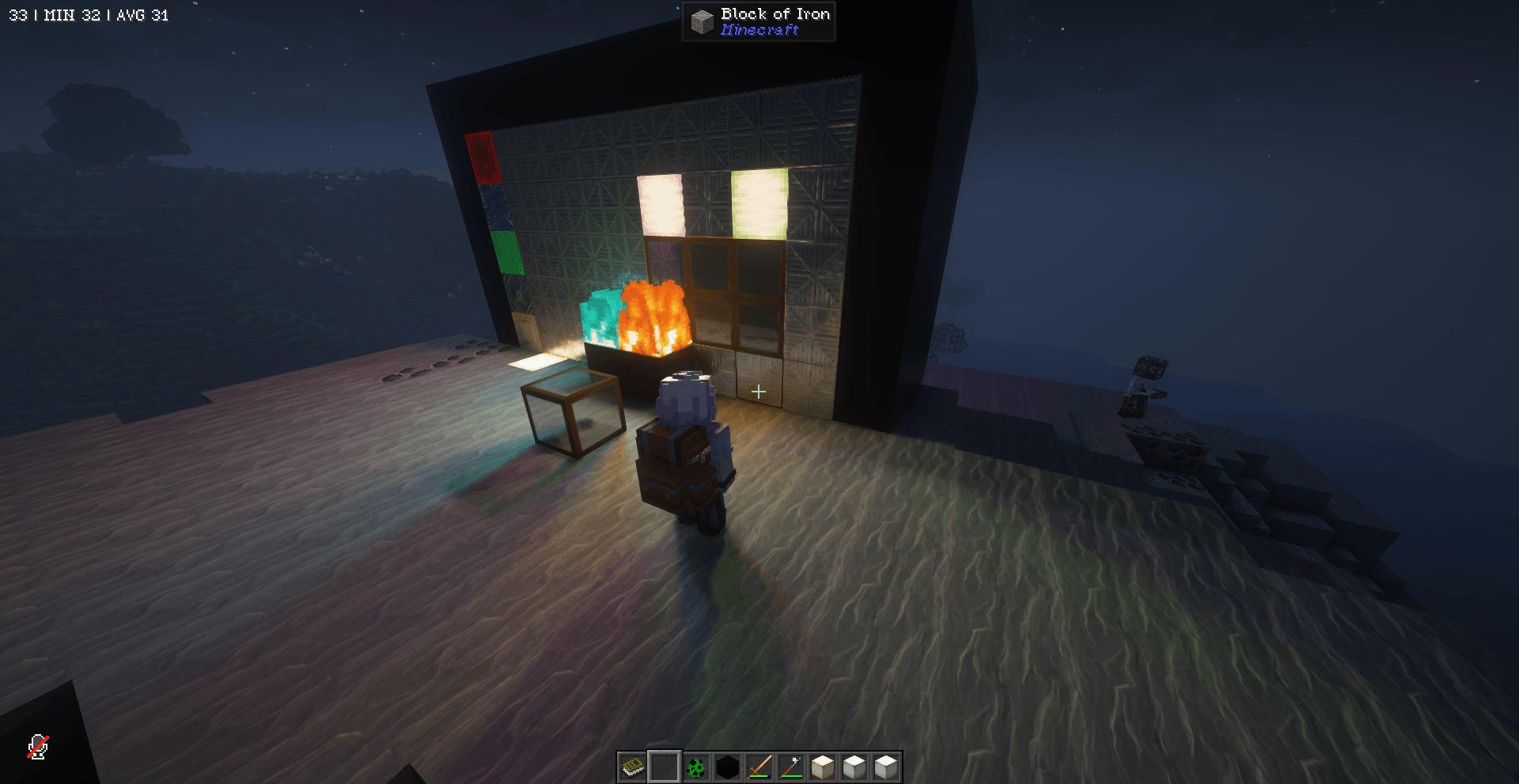This screenshot has width=1519, height=784.
Task: Unmute the crossed-out microphone icon
Action: [x=36, y=747]
